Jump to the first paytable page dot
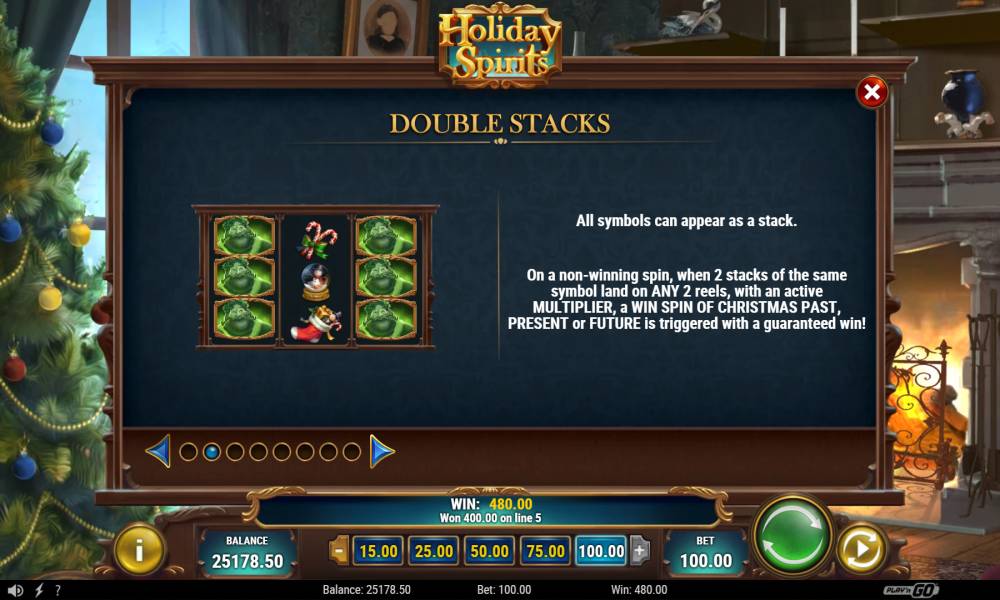Viewport: 1000px width, 600px height. (188, 452)
